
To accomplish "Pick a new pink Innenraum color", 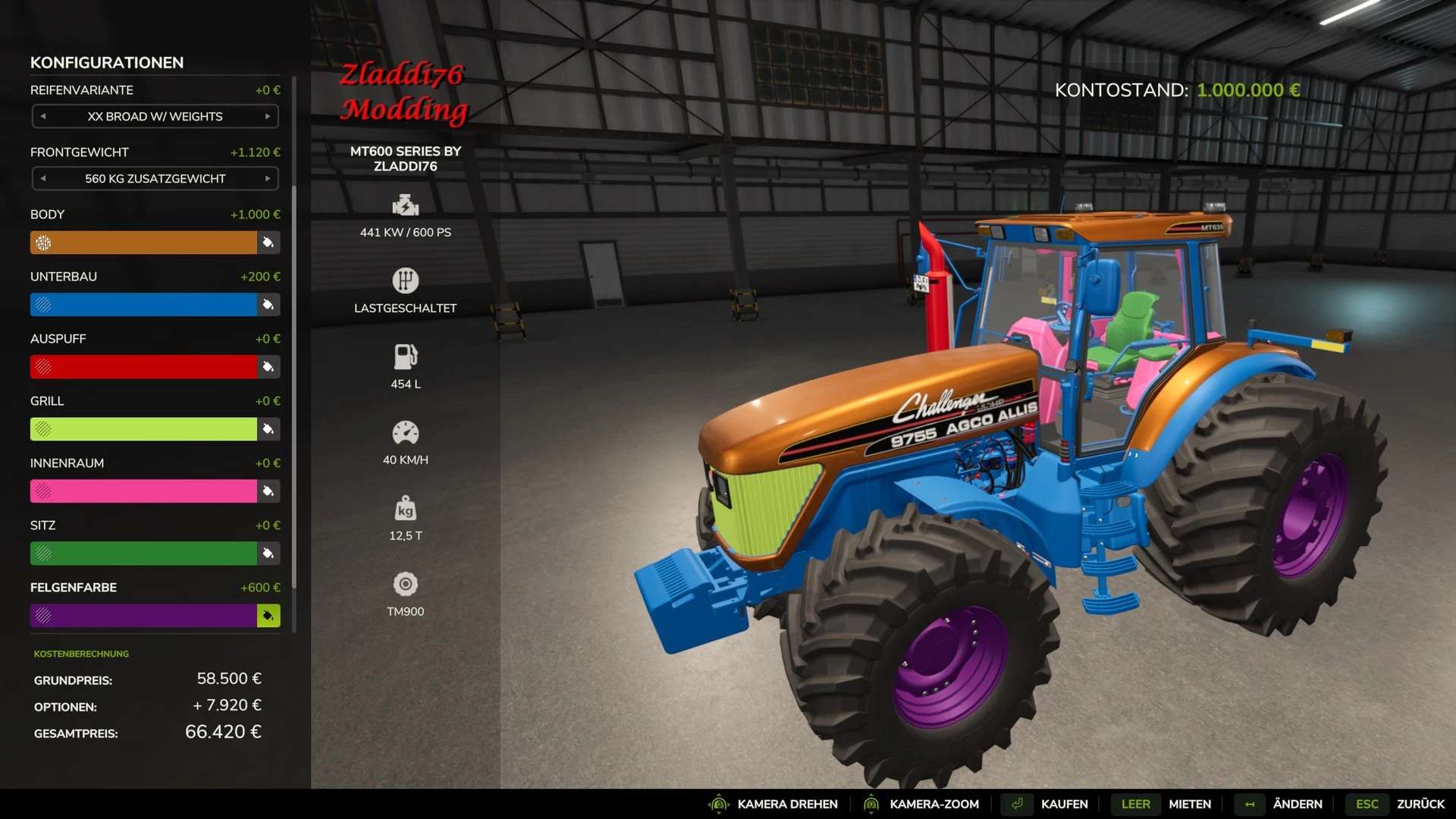I will [x=268, y=491].
